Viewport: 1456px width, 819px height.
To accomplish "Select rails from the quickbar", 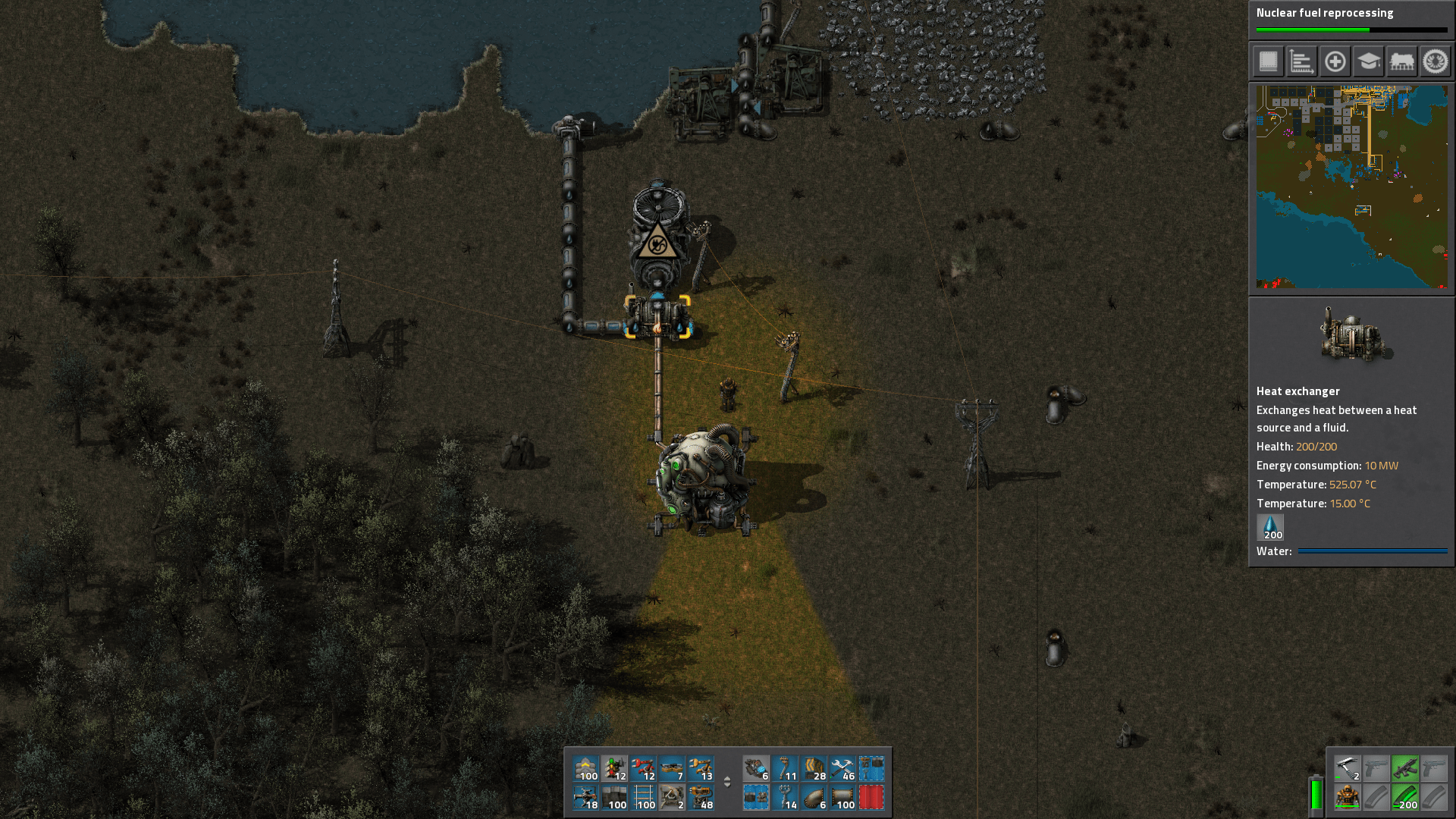I will tap(645, 797).
